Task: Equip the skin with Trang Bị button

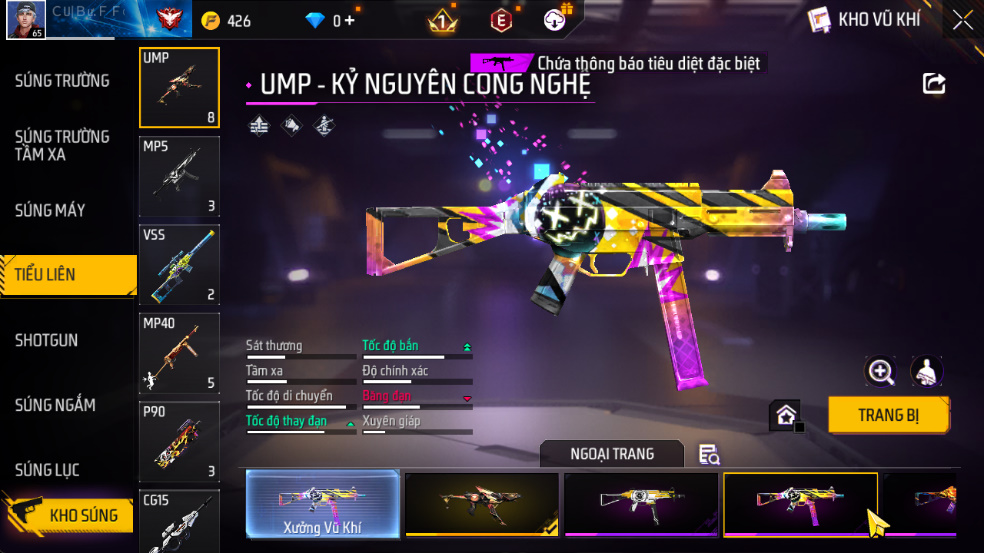Action: tap(888, 415)
